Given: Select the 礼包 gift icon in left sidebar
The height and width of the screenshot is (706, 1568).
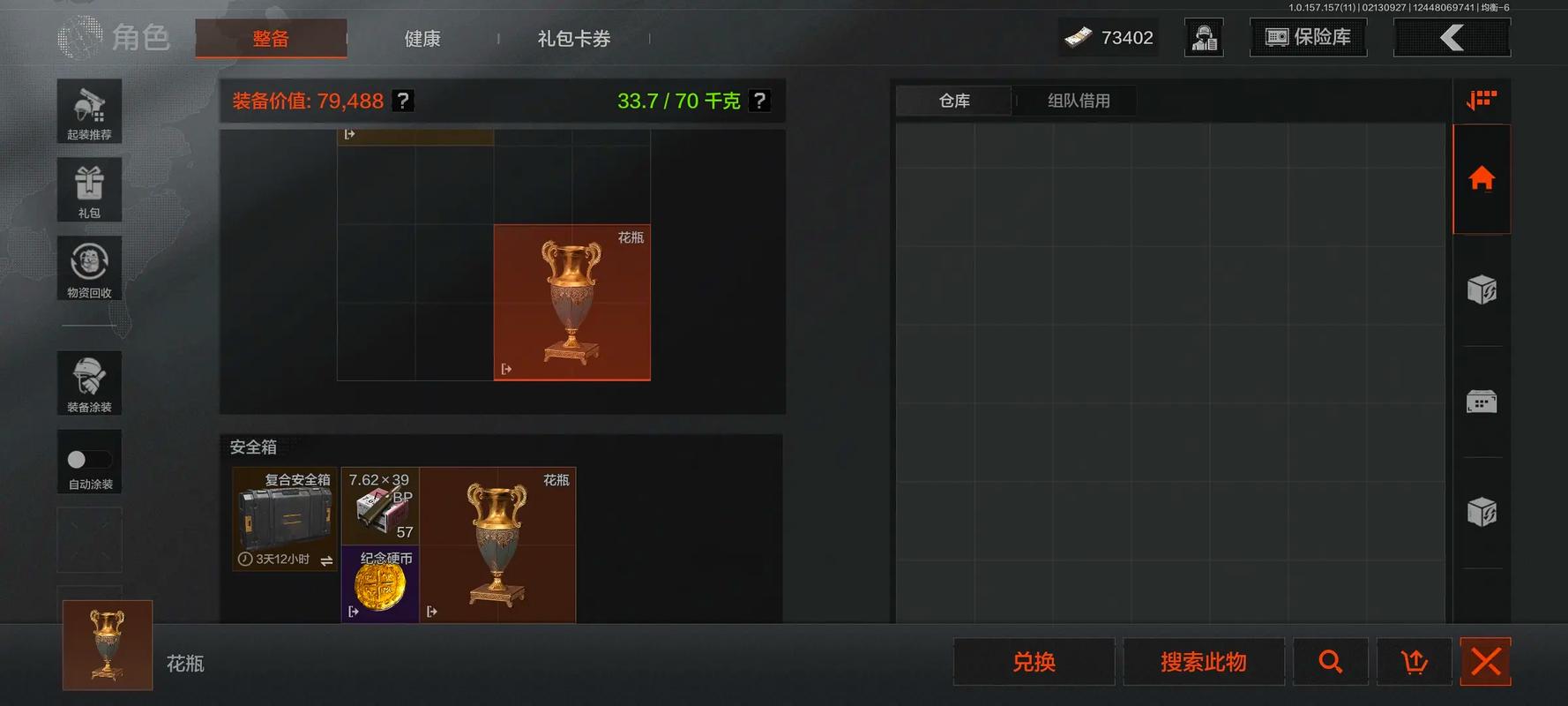Looking at the screenshot, I should [89, 190].
